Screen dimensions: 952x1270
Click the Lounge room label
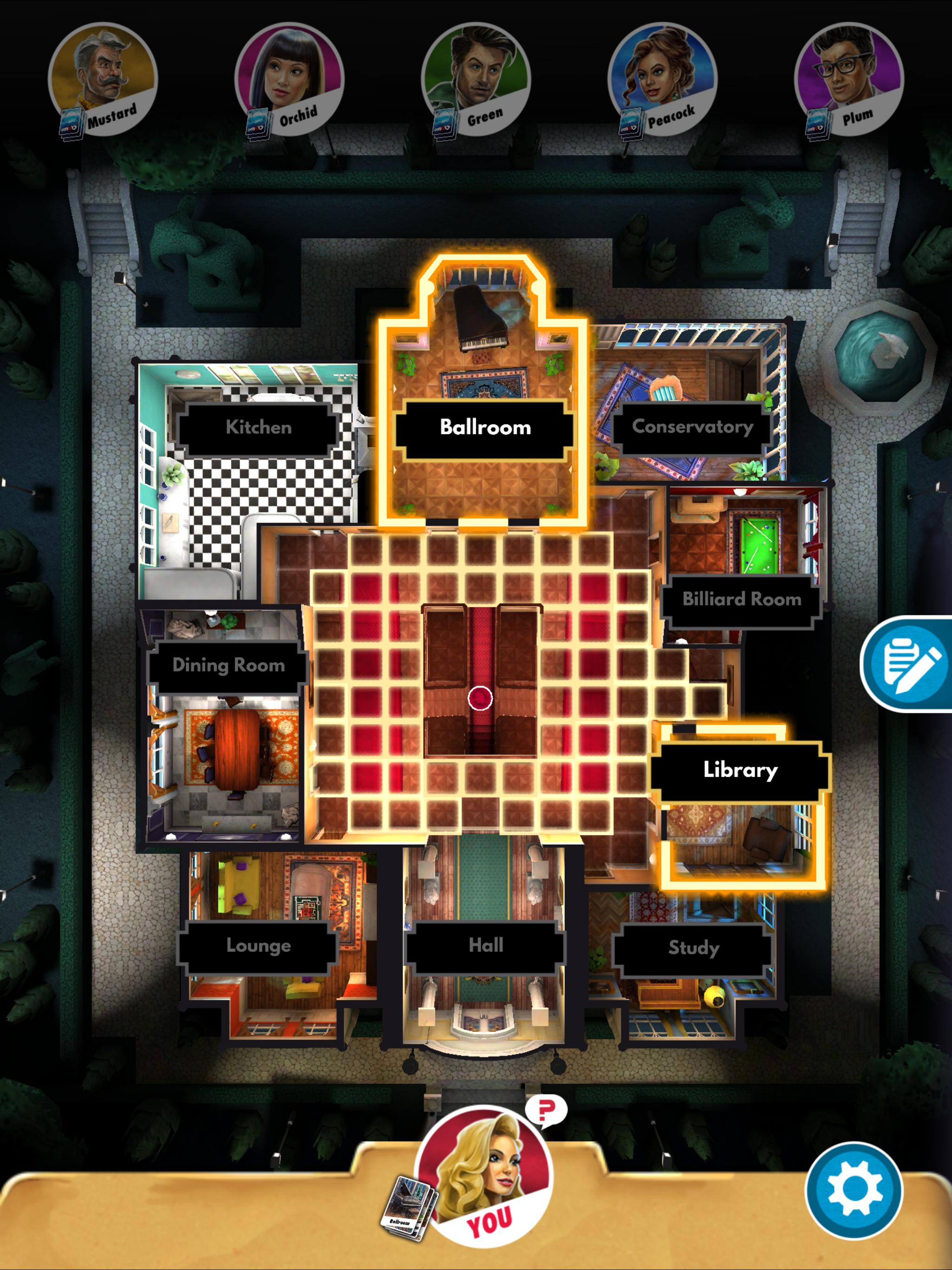[258, 946]
